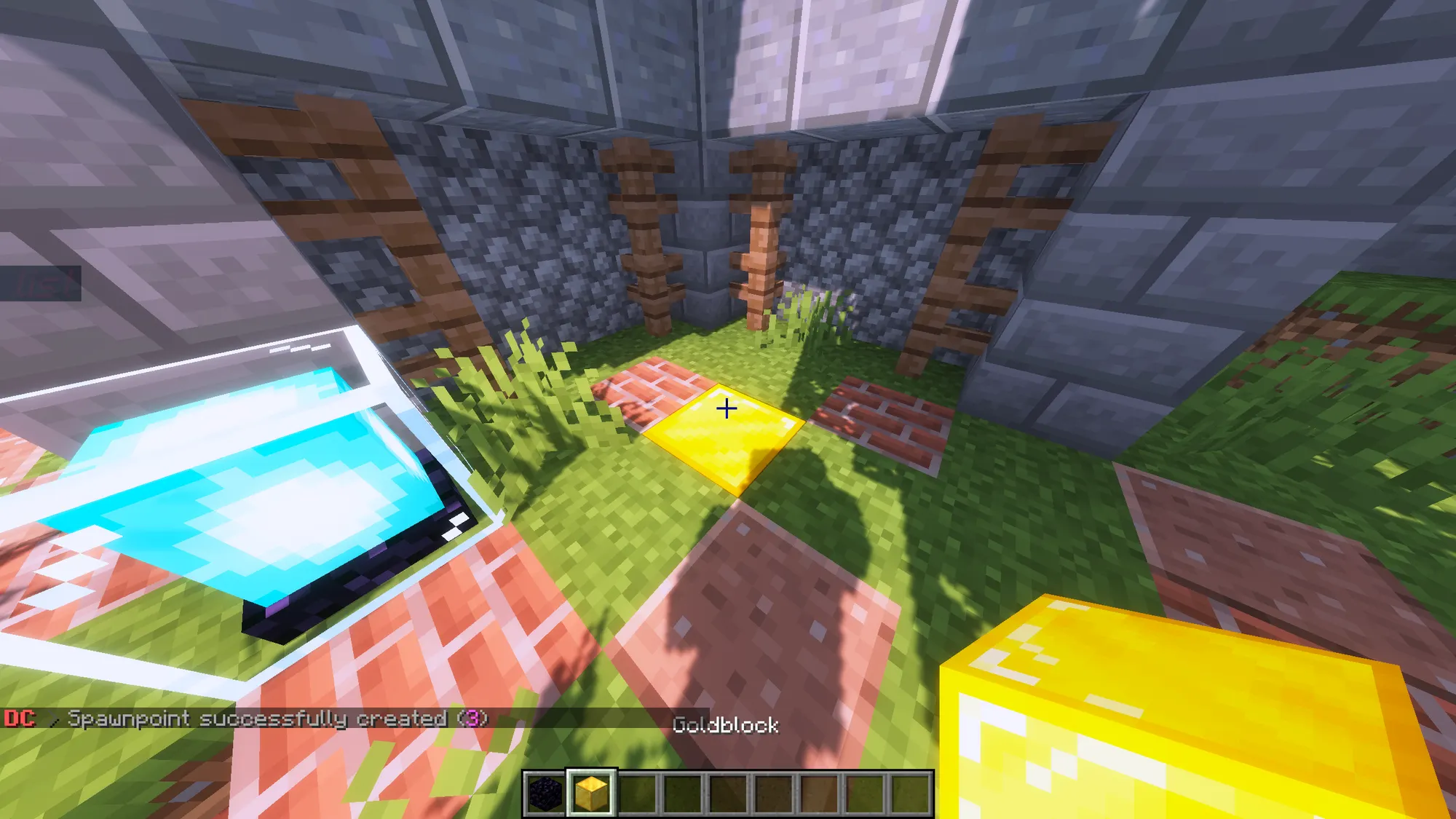Click the Goldblock item name label
The width and height of the screenshot is (1456, 819).
coord(727,725)
